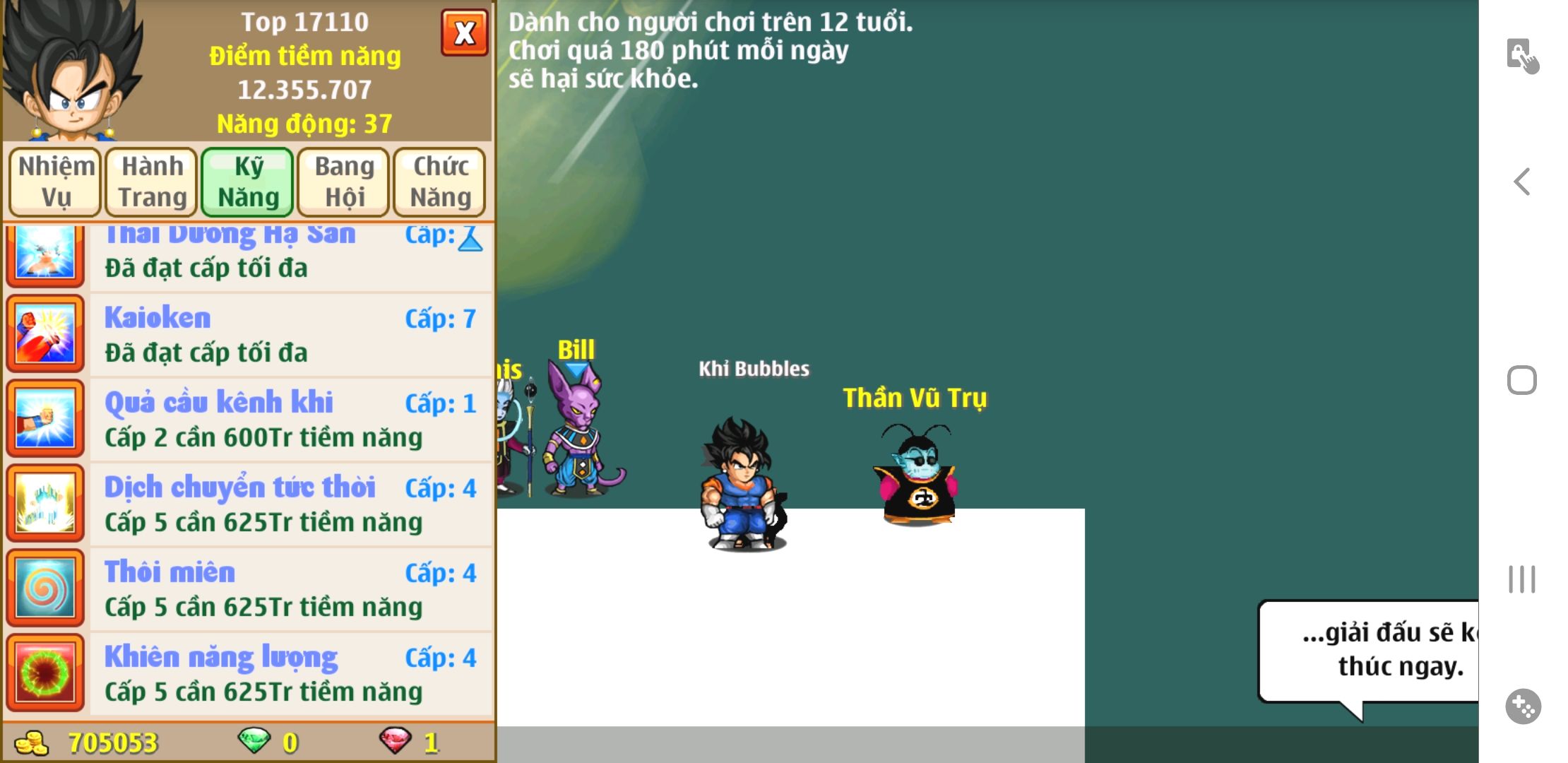Click the Android back arrow button
The image size is (1568, 763).
[1522, 182]
